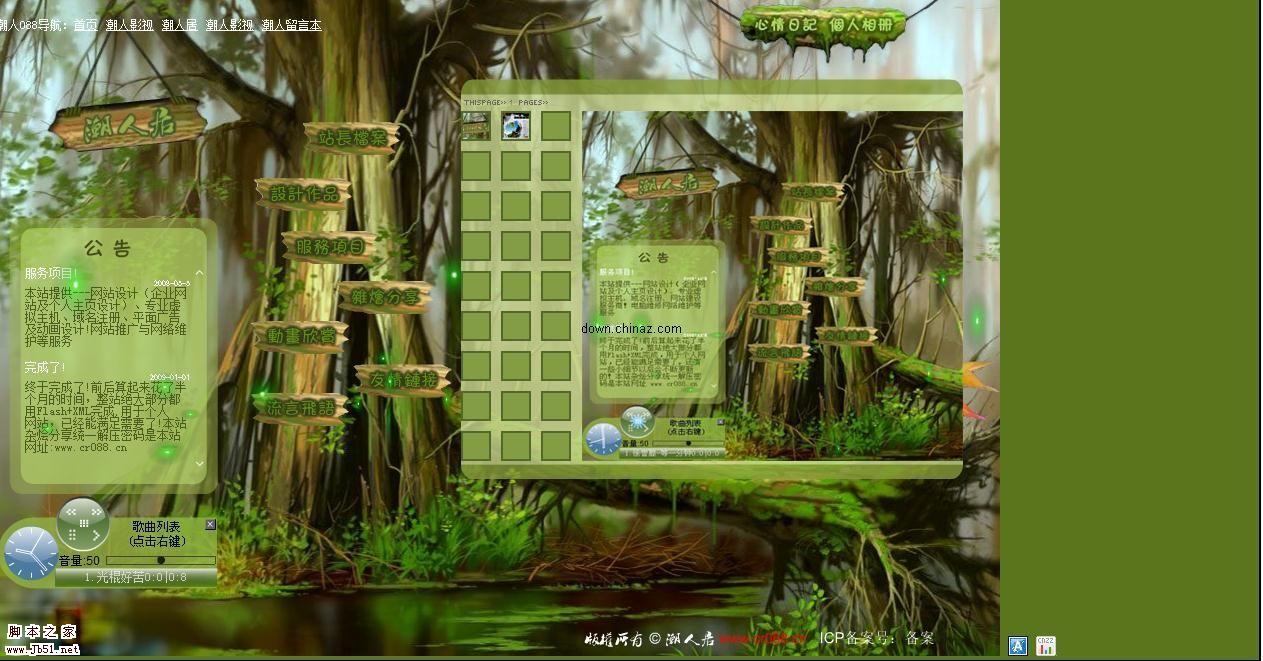Viewport: 1263px width, 661px height.
Task: Open the 動畫欣賞 menu entry
Action: tap(300, 336)
